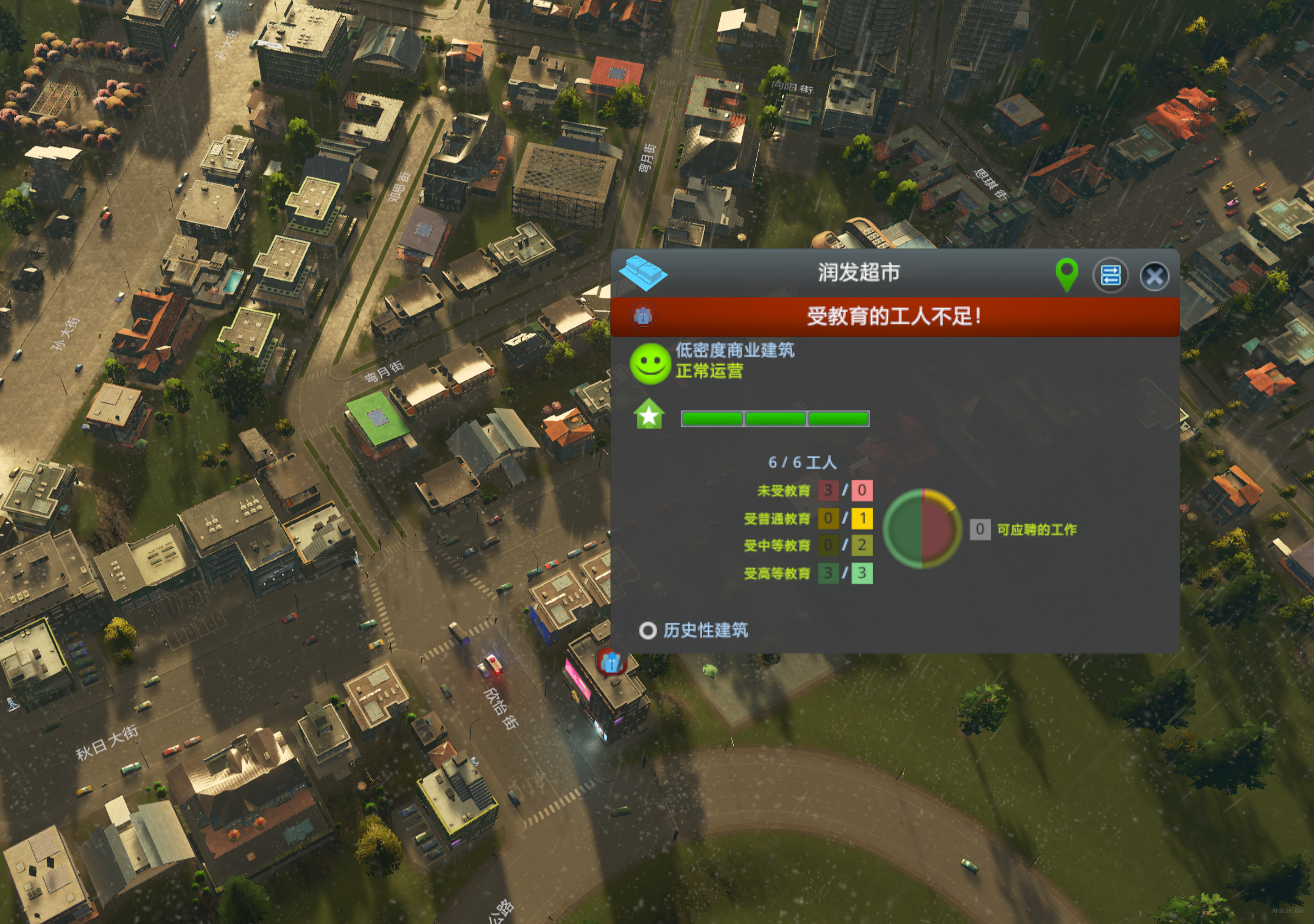Click the blue arrows button beside the pin
The width and height of the screenshot is (1314, 924).
(x=1110, y=276)
